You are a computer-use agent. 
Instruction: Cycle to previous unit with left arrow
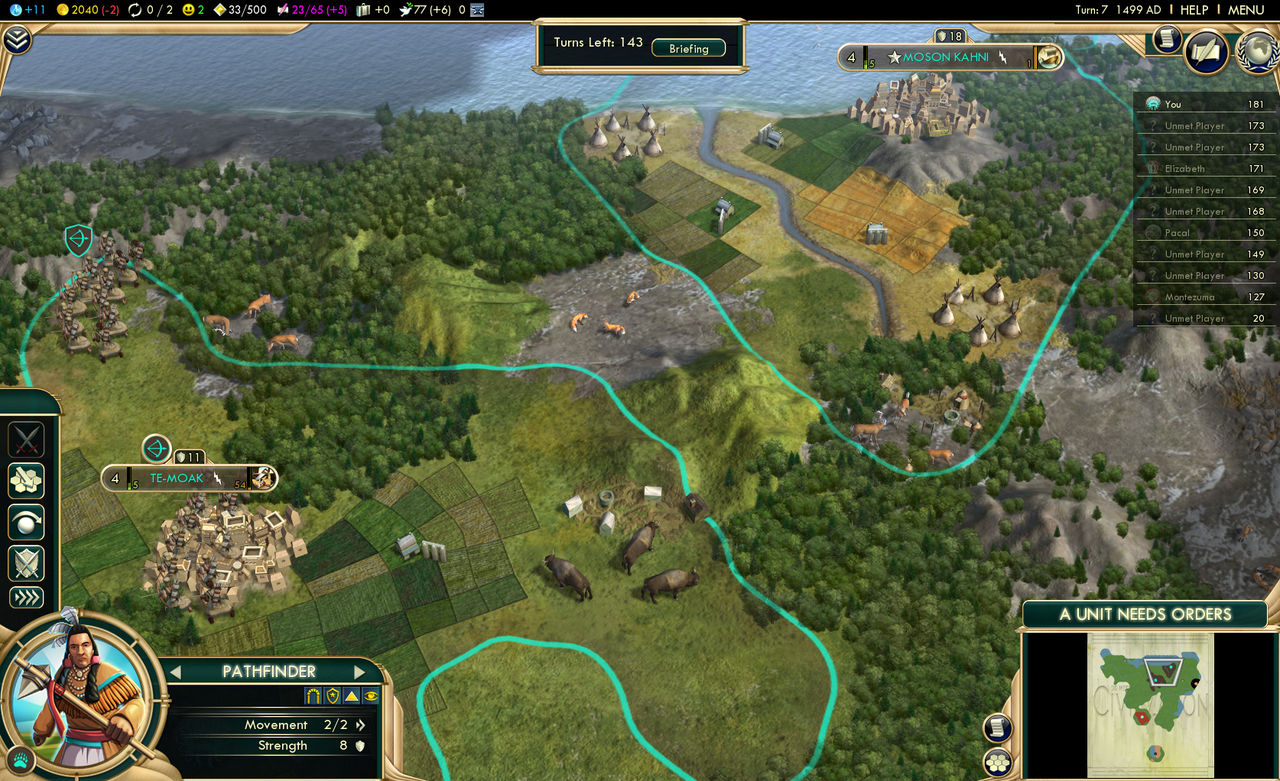tap(176, 672)
